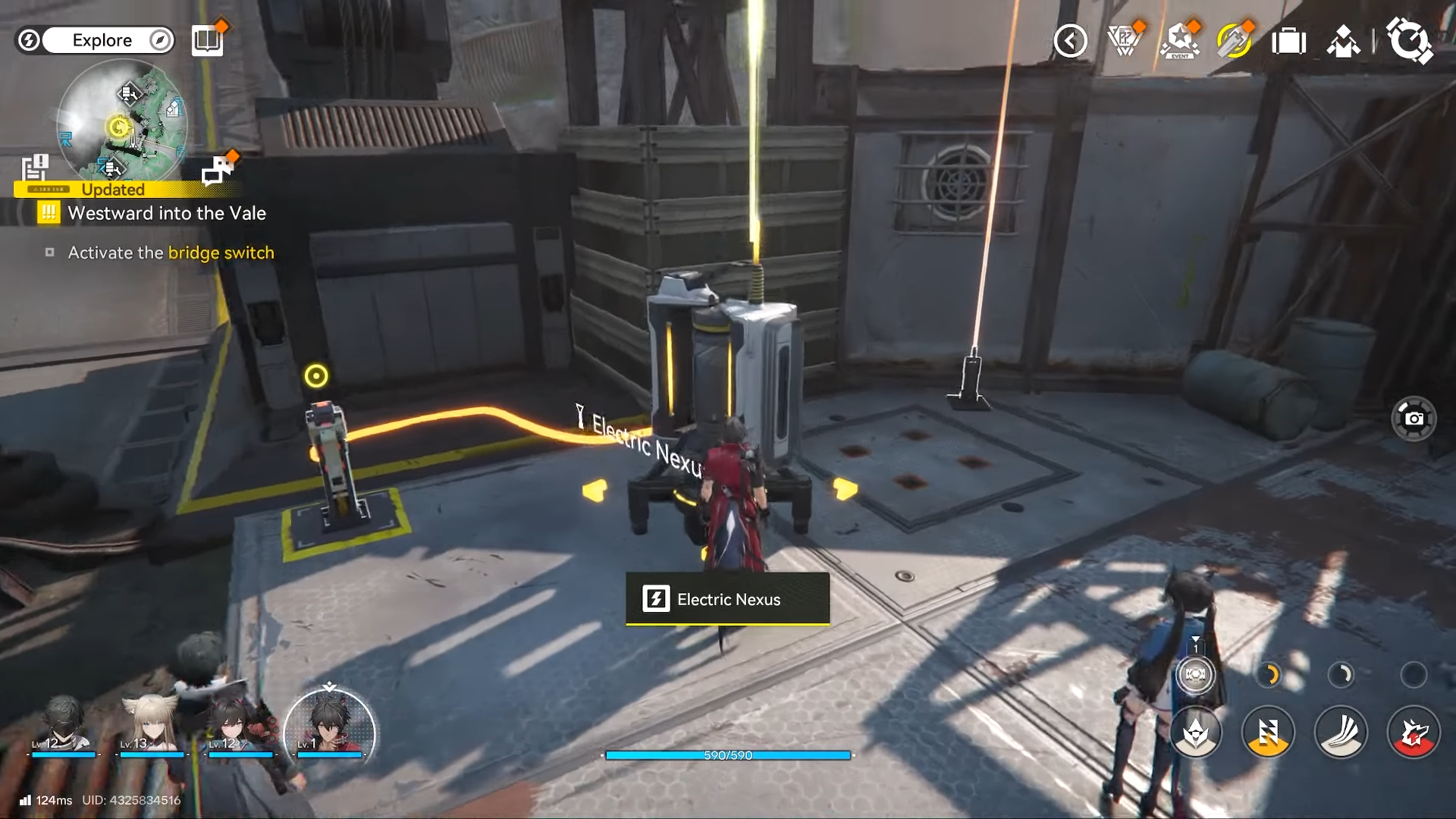Image resolution: width=1456 pixels, height=819 pixels.
Task: Open the camera photo mode
Action: point(1414,419)
